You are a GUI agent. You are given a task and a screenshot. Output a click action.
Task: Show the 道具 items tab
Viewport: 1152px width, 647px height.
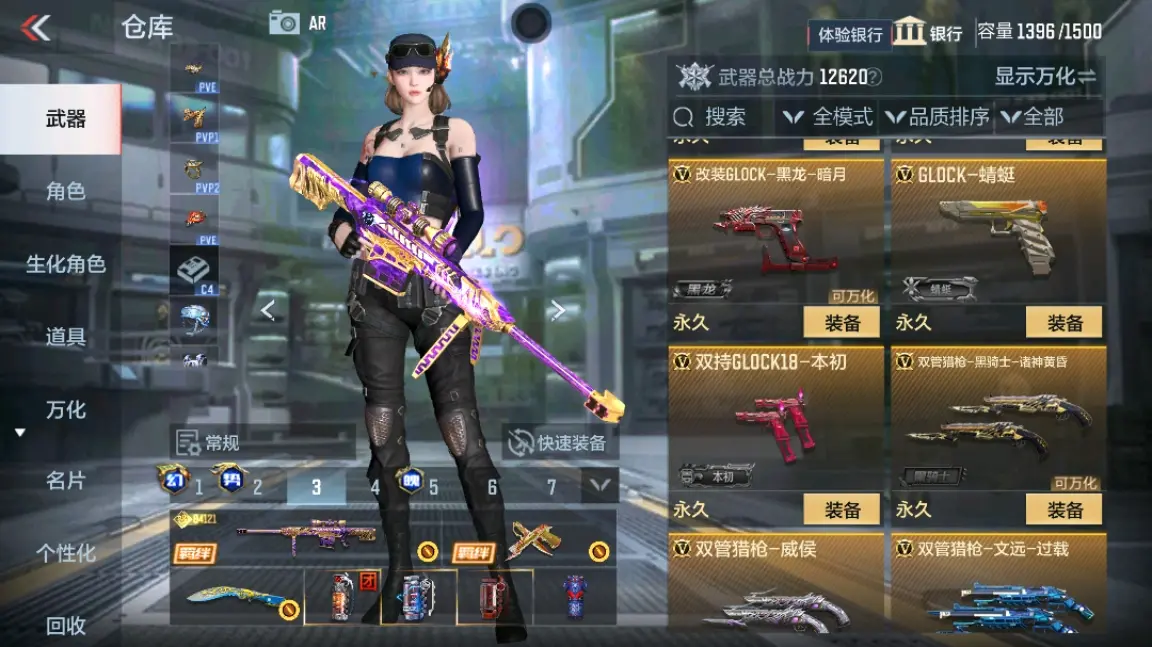[x=64, y=337]
